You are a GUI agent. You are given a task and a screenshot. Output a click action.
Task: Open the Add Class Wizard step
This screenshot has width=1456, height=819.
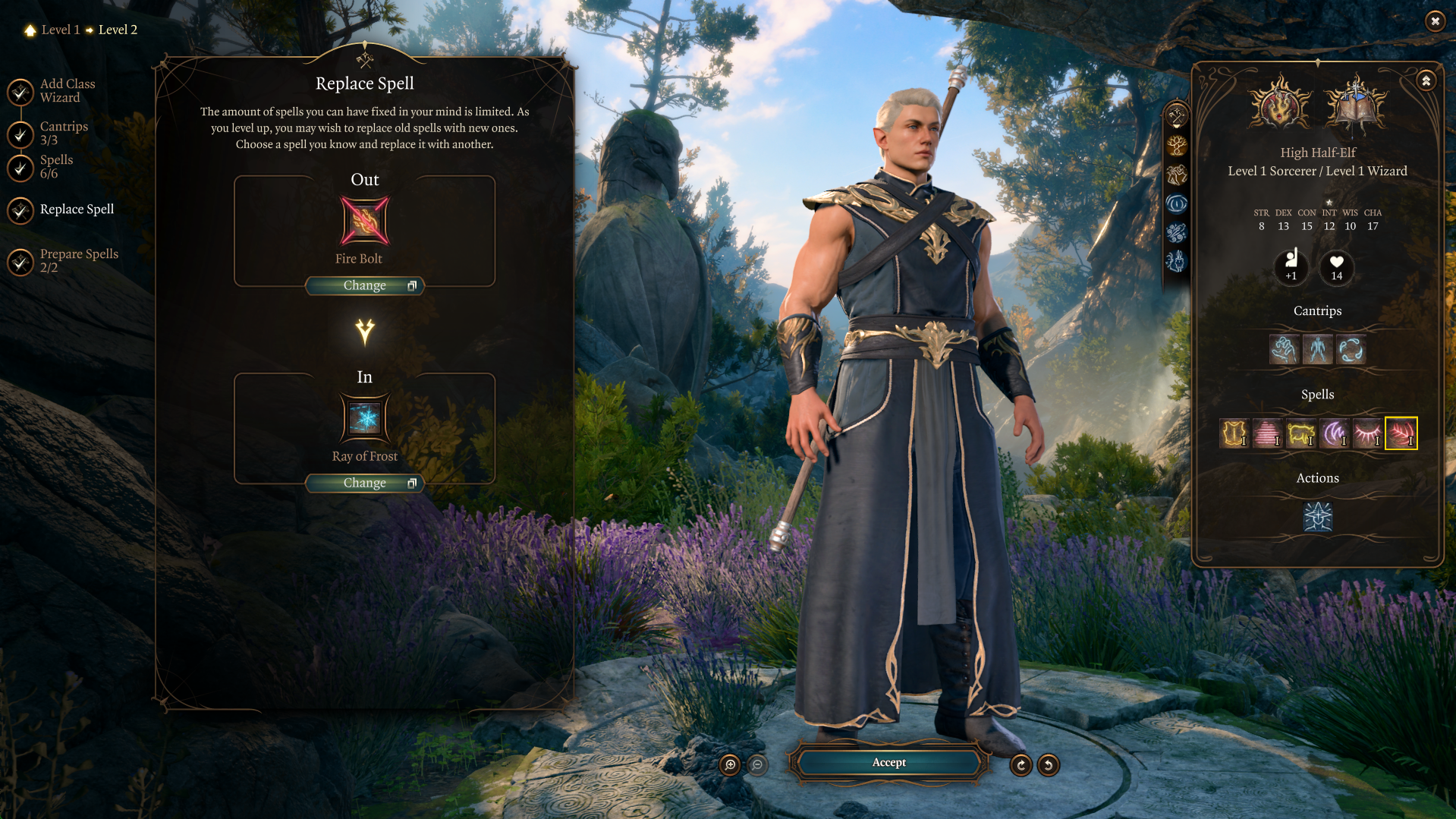coord(67,91)
